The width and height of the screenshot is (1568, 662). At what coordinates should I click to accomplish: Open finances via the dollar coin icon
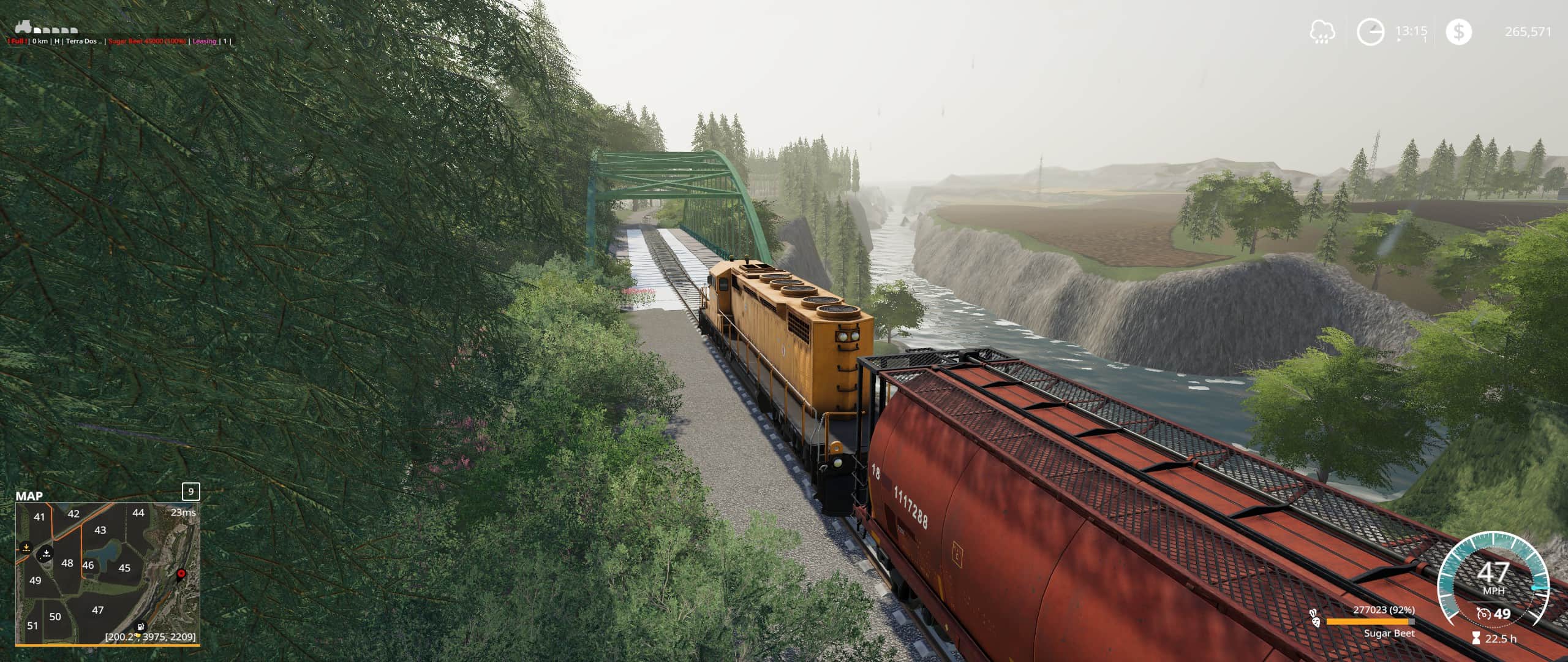1458,32
